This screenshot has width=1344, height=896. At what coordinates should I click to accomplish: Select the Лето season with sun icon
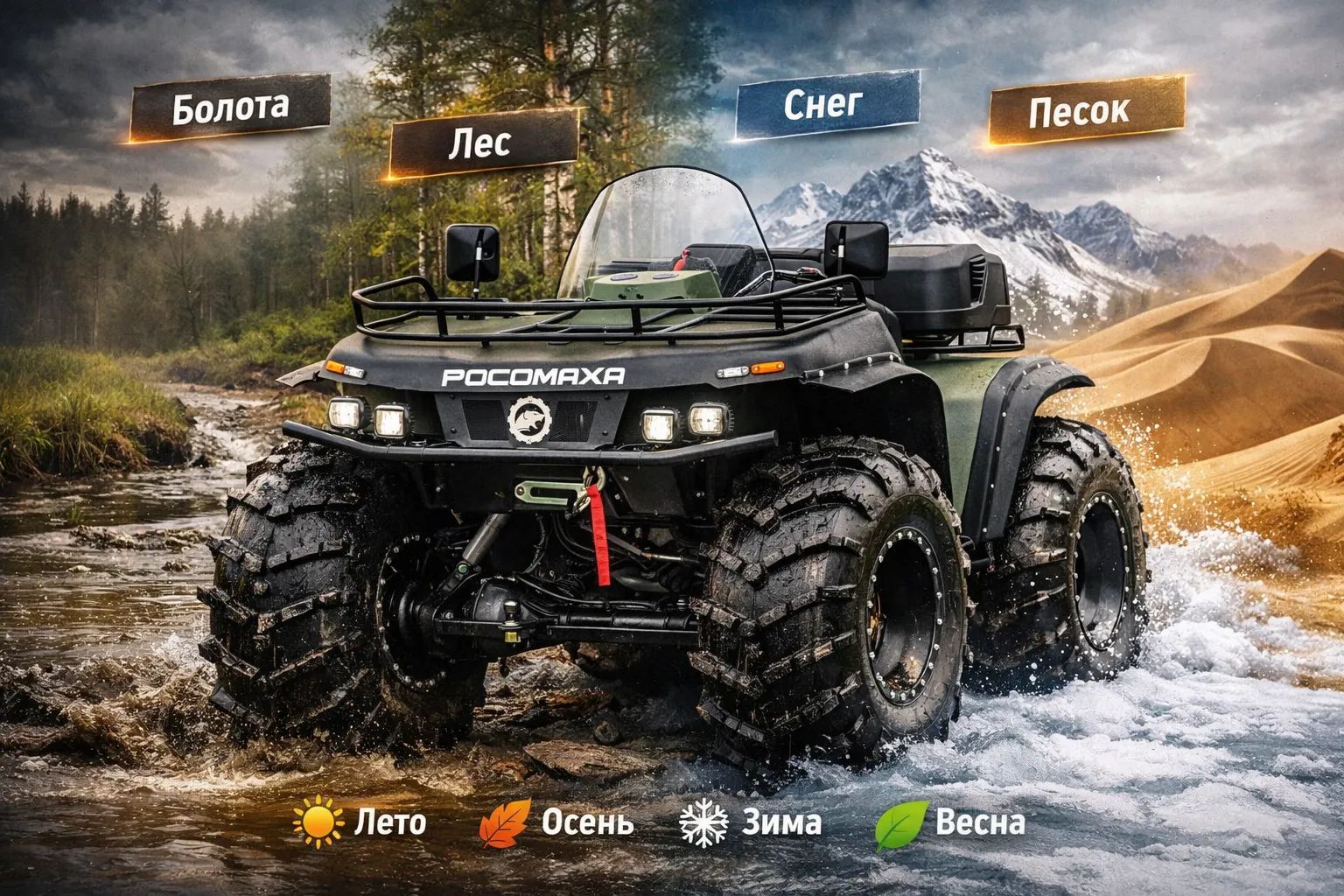click(x=360, y=822)
